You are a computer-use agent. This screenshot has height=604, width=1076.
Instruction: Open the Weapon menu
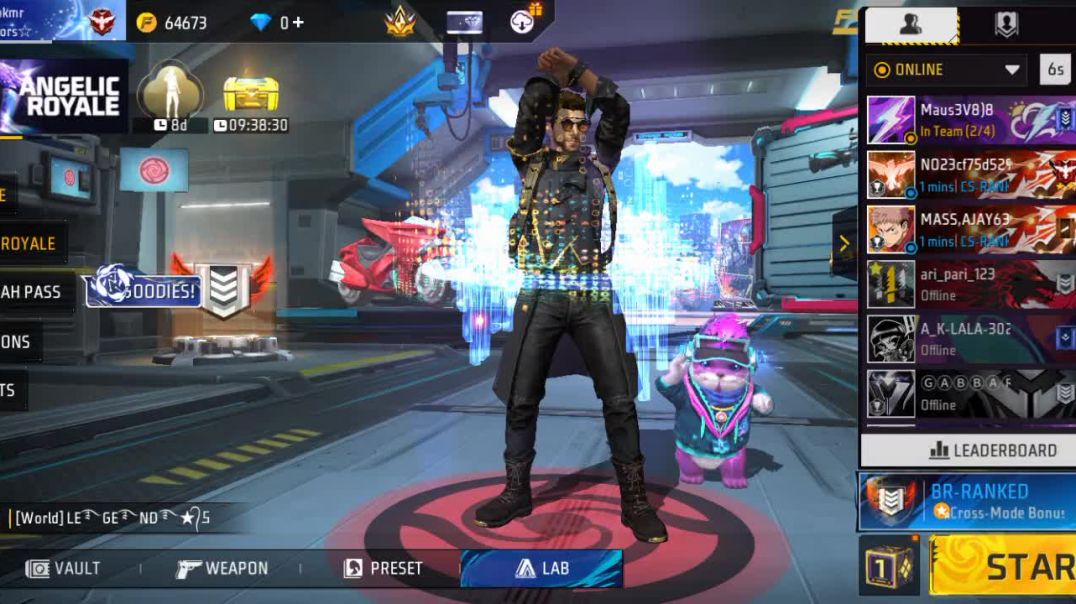[221, 568]
